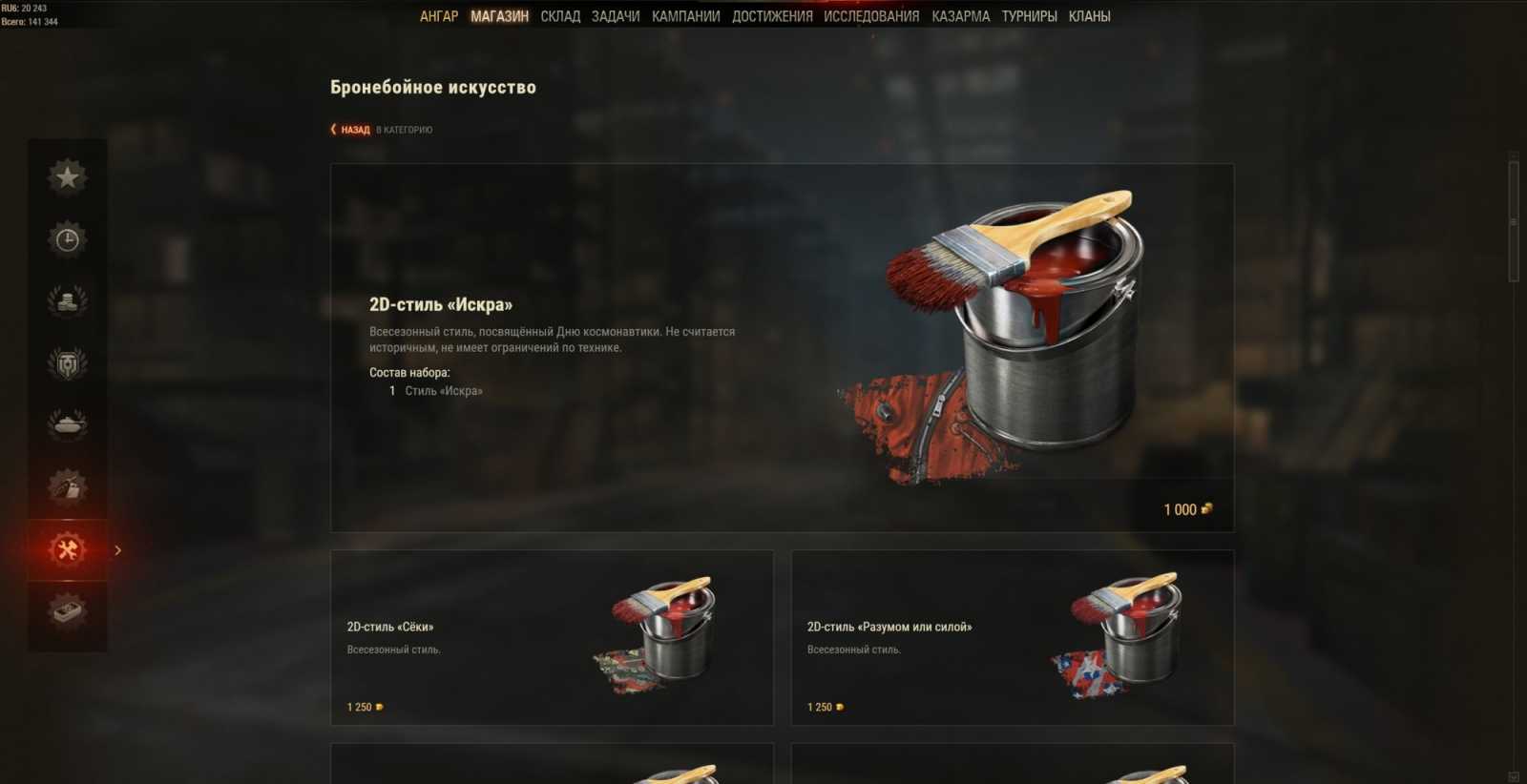Open the В КАТЕГОРИЮ link
Image resolution: width=1527 pixels, height=784 pixels.
pyautogui.click(x=405, y=129)
